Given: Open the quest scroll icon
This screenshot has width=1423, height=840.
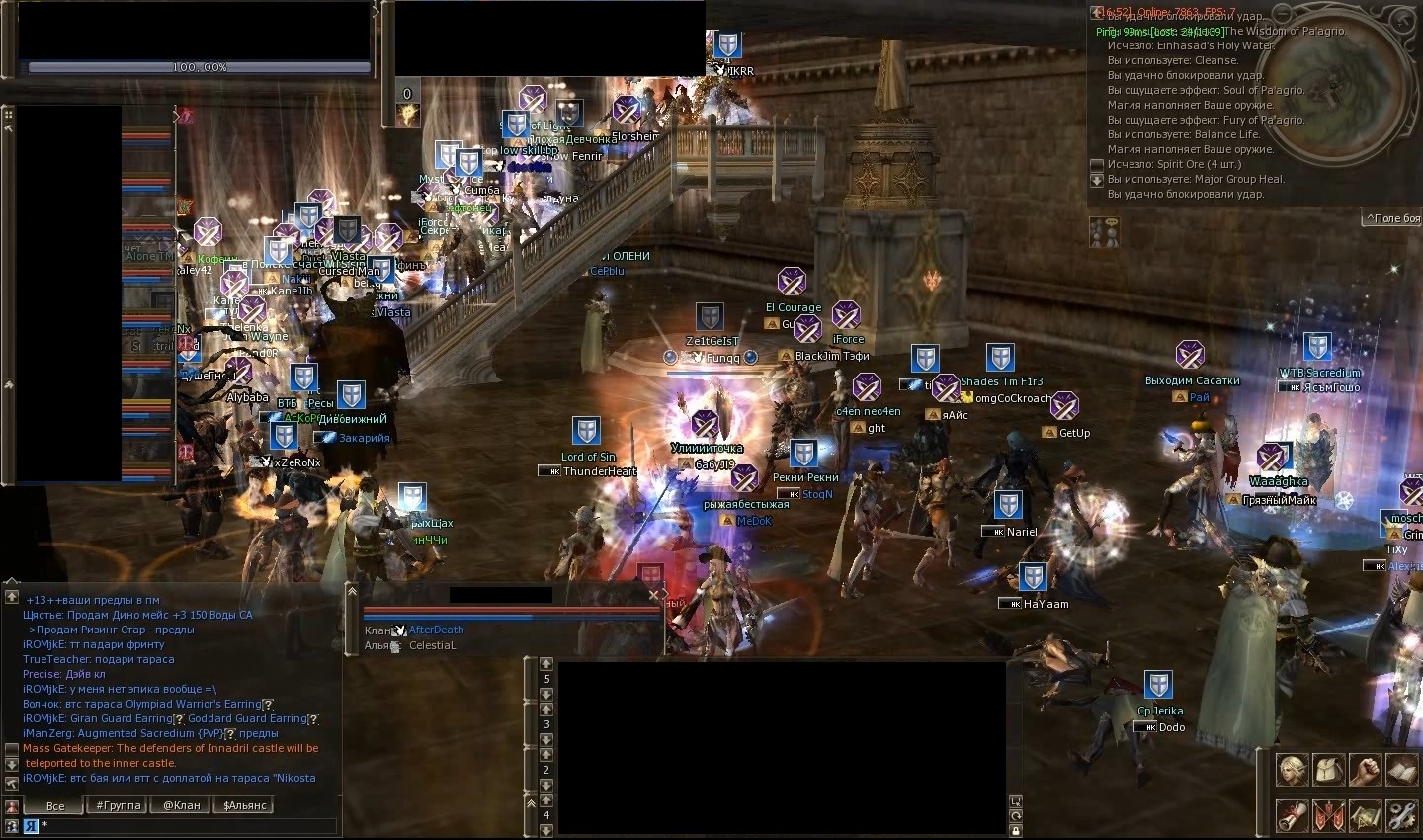Looking at the screenshot, I should pyautogui.click(x=1291, y=815).
